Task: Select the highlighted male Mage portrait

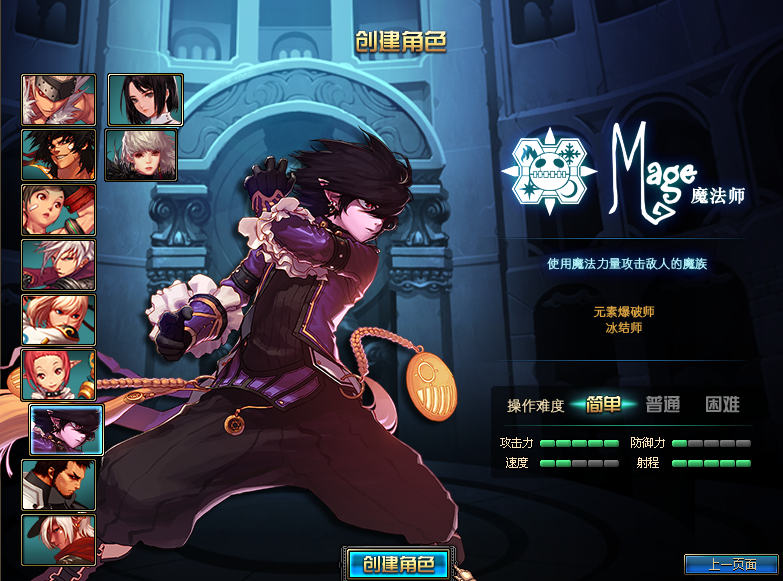Action: [66, 430]
